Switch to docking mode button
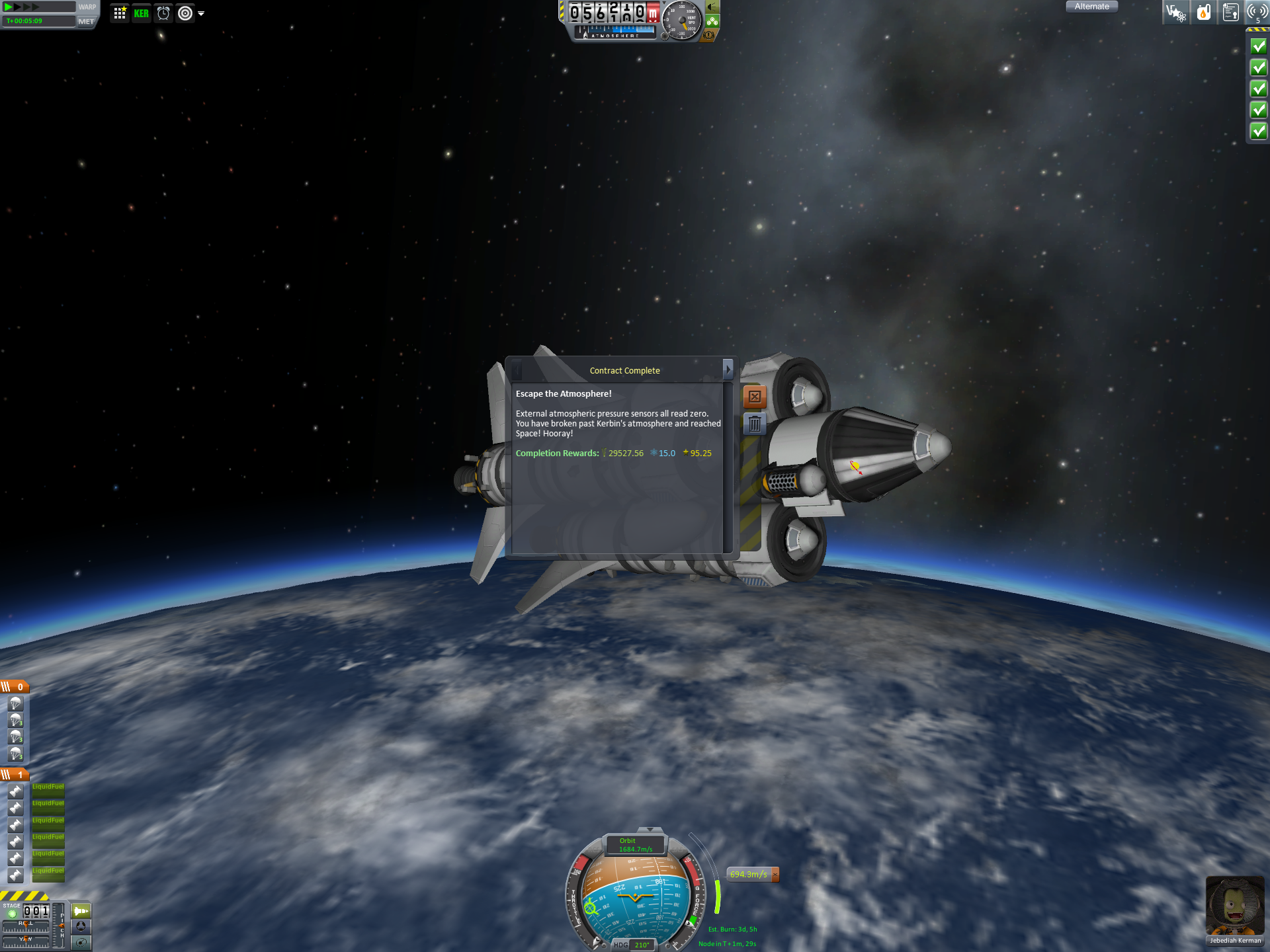The image size is (1270, 952). click(x=81, y=927)
